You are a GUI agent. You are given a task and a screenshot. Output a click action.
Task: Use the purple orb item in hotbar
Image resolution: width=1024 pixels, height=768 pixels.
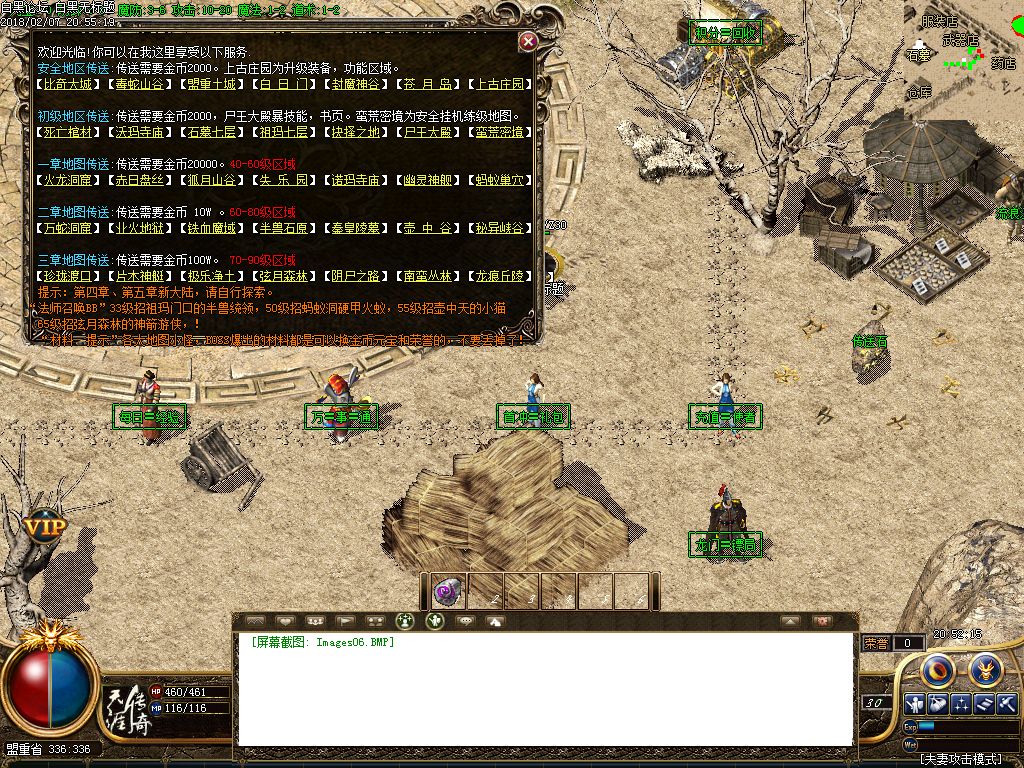(x=447, y=591)
